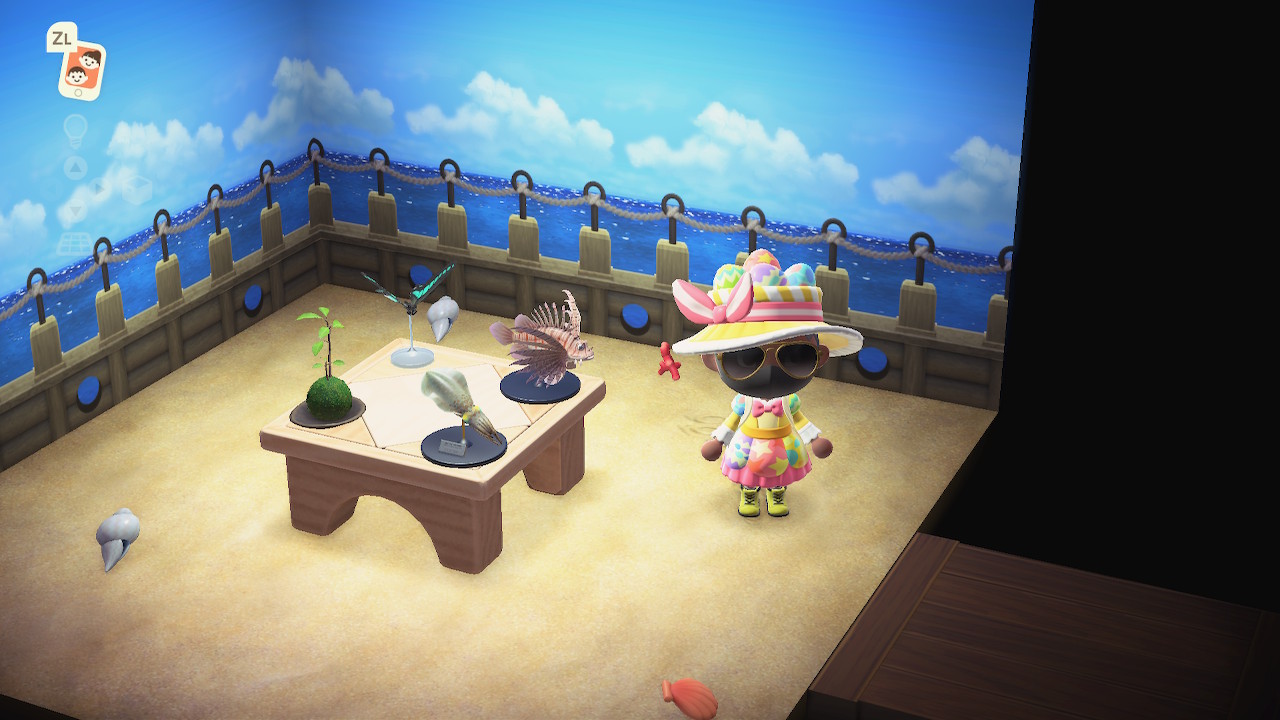Toggle the room lighting light bulb icon
Image resolution: width=1280 pixels, height=720 pixels.
76,129
